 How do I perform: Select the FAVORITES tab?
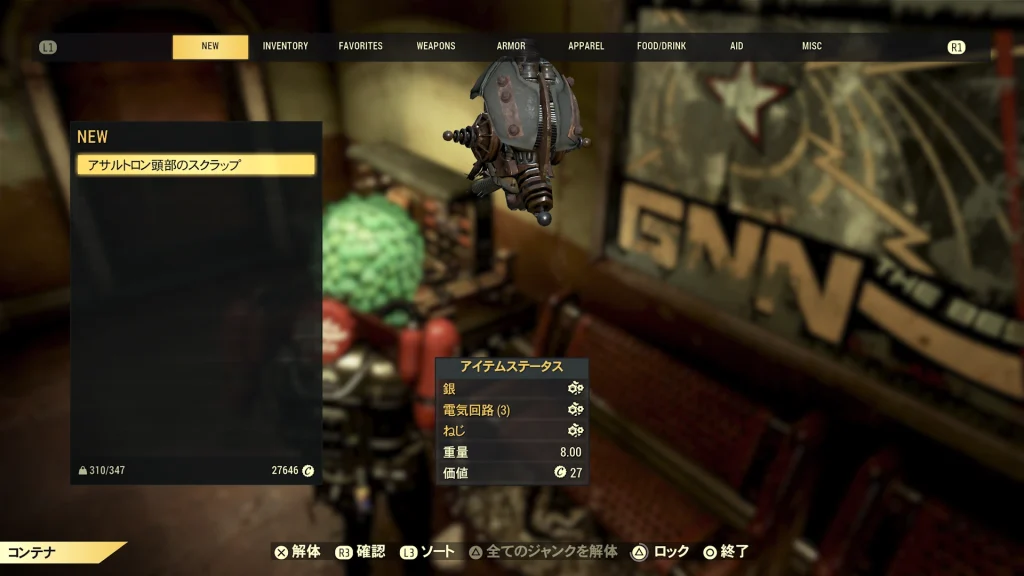click(360, 46)
